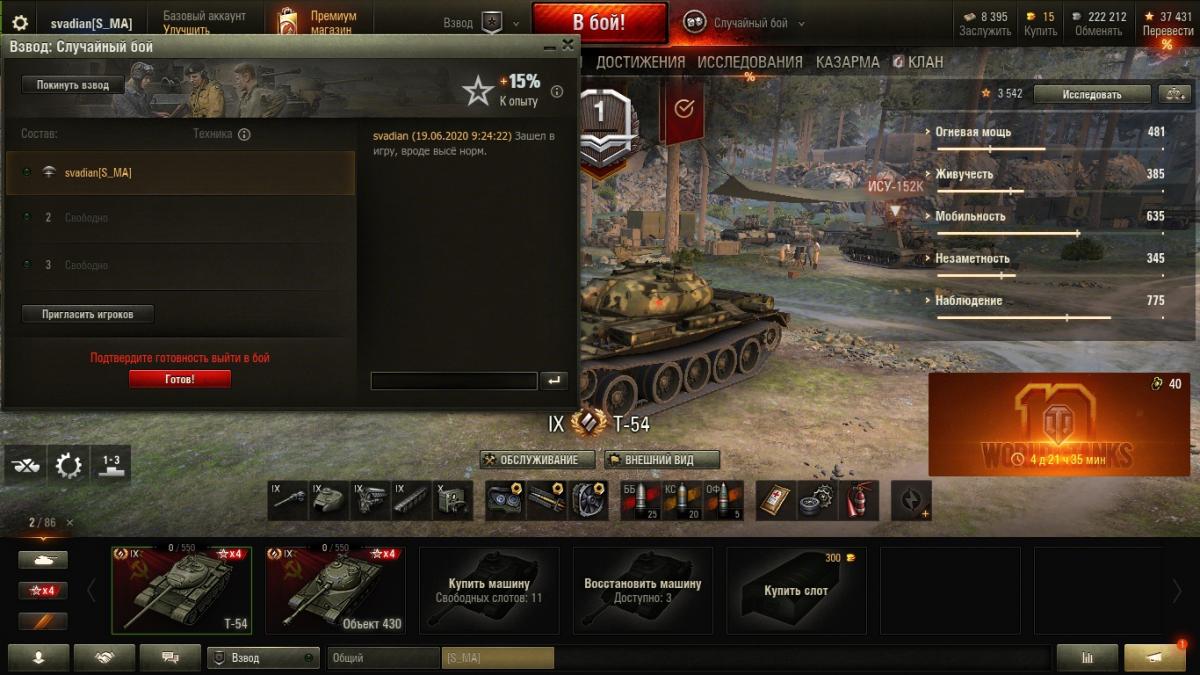The image size is (1200, 675).
Task: Confirm readiness with the red Готов! button
Action: [180, 379]
